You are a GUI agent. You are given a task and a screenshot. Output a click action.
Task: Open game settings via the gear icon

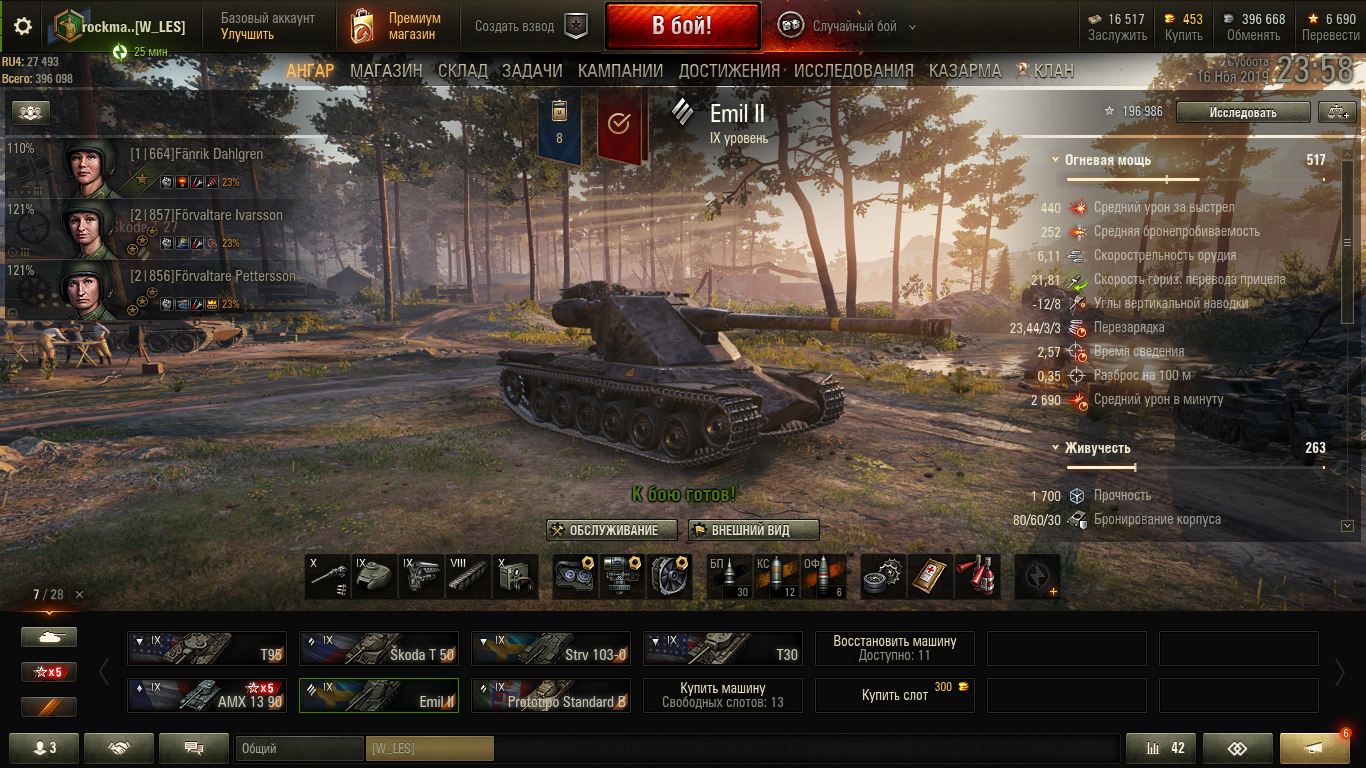point(22,27)
